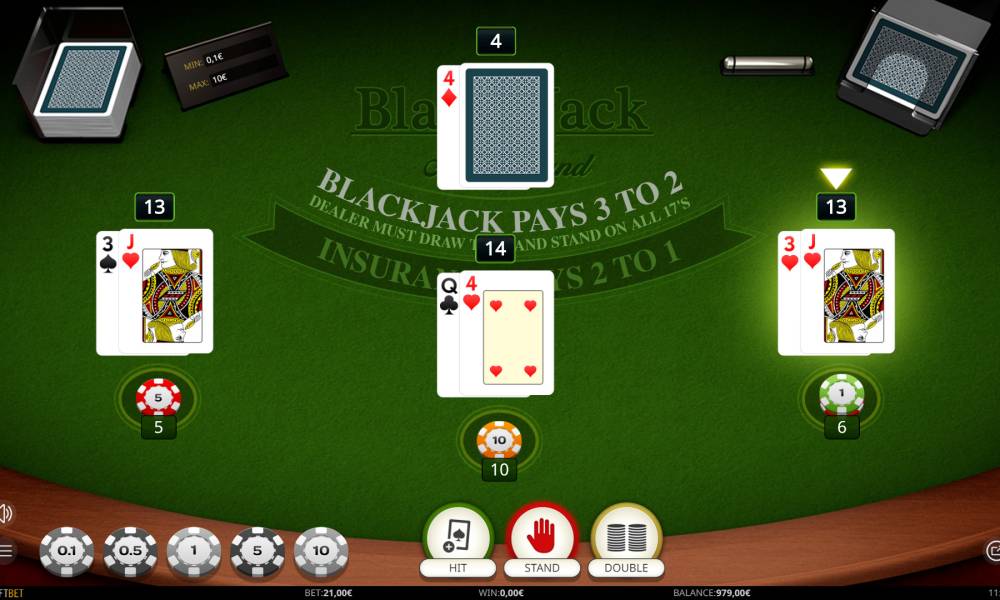Pick the 10 chip in the chip tray

321,552
